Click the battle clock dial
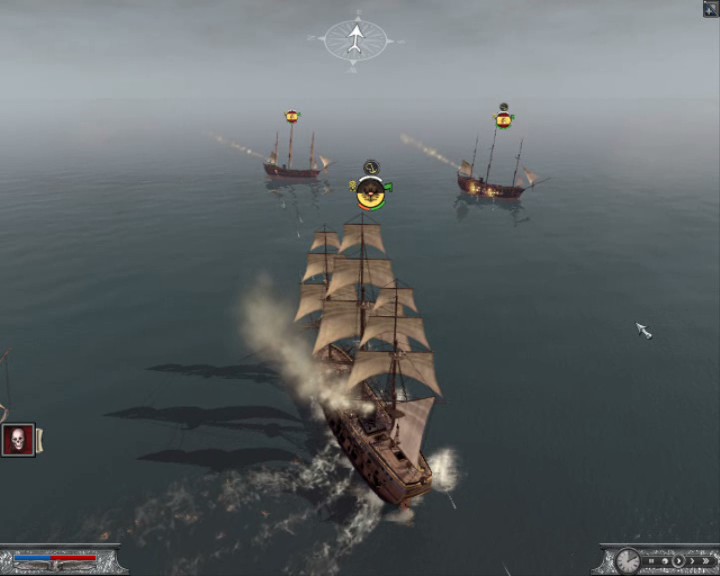Viewport: 720px width, 576px height. (x=628, y=562)
